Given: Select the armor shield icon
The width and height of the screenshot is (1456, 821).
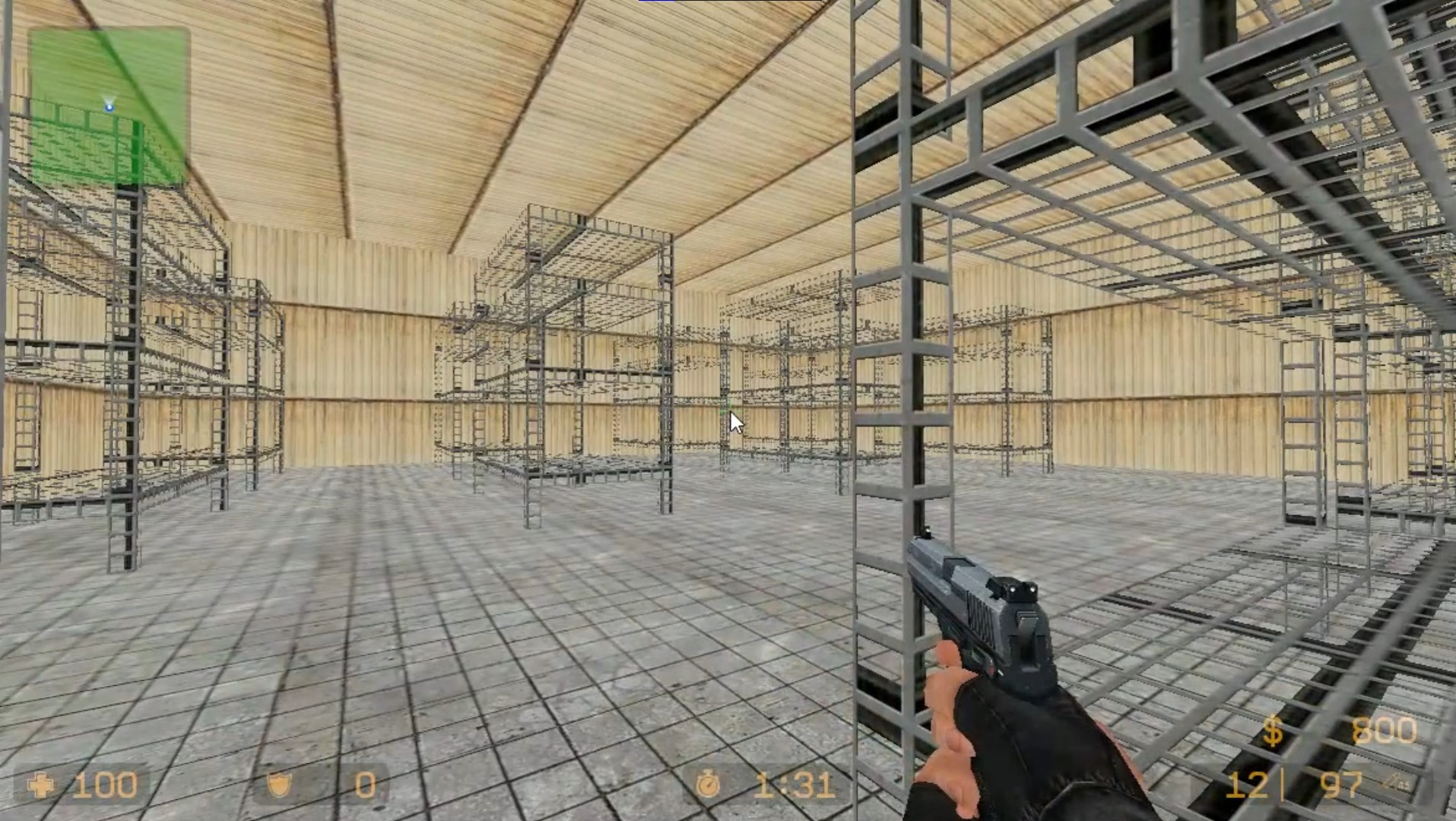Looking at the screenshot, I should 280,785.
